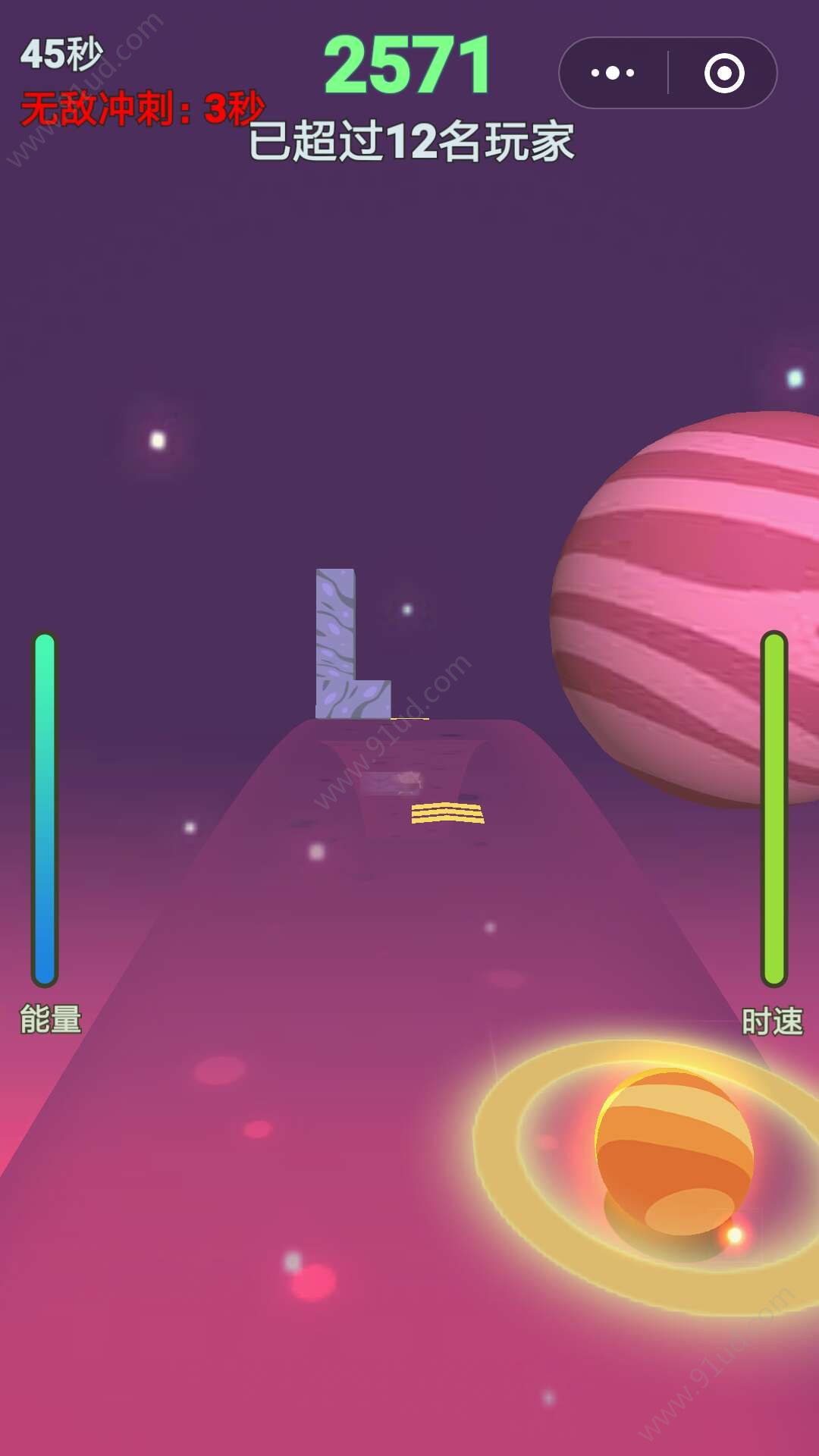Open the mini-program three-dots menu

[x=613, y=74]
